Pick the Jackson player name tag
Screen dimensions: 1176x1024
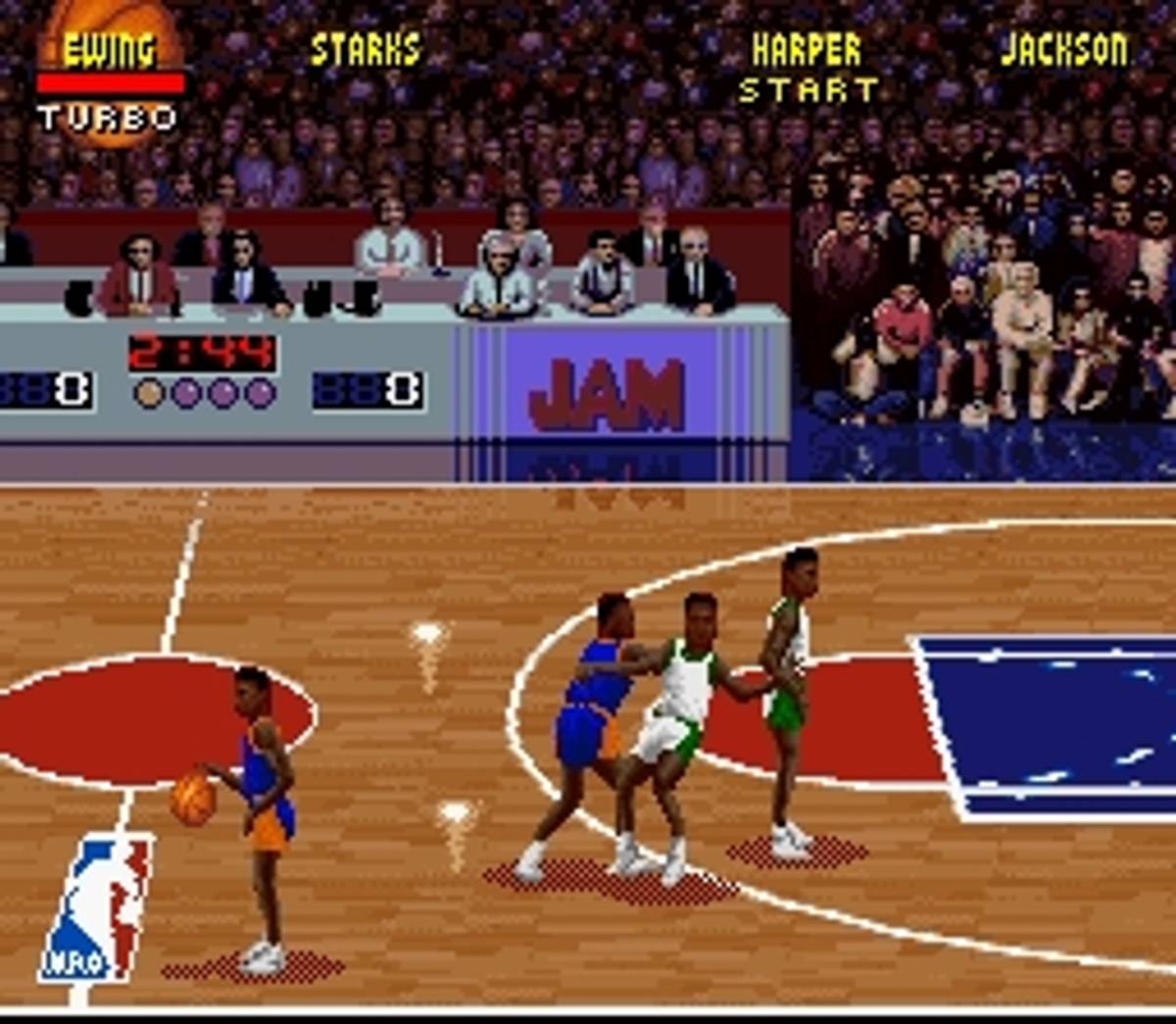pos(1063,50)
